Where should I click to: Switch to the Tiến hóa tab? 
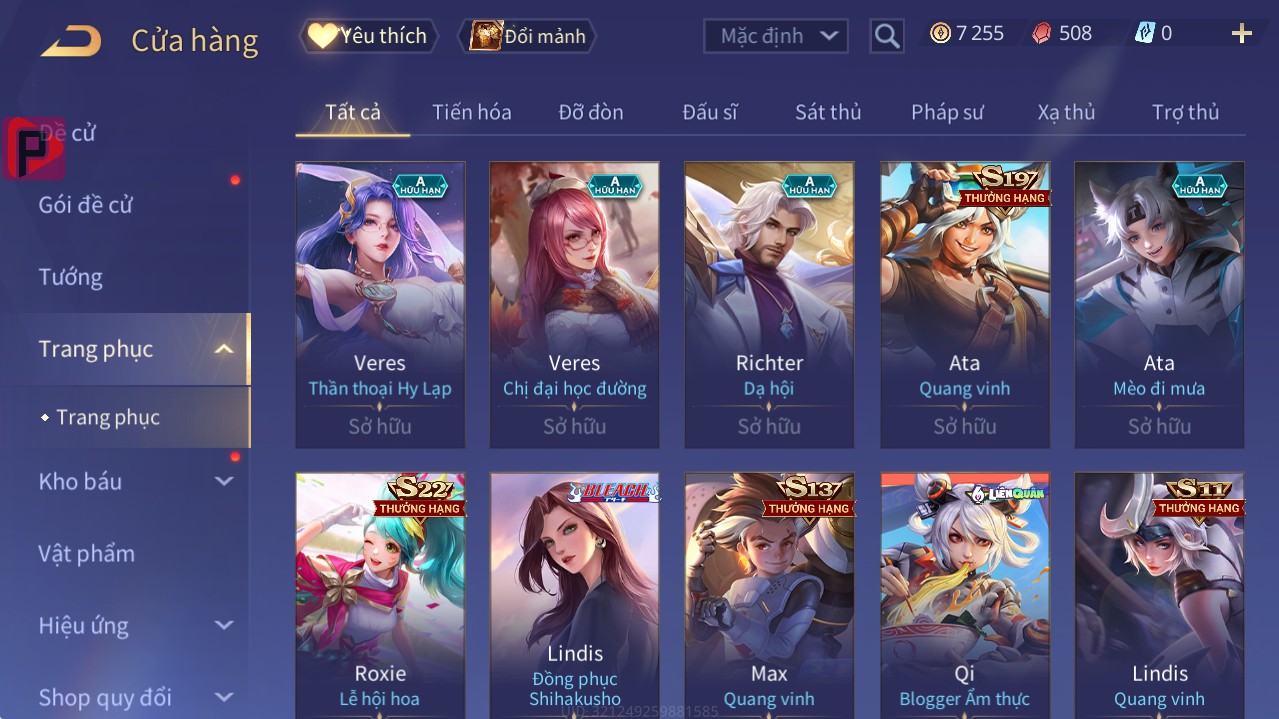471,112
